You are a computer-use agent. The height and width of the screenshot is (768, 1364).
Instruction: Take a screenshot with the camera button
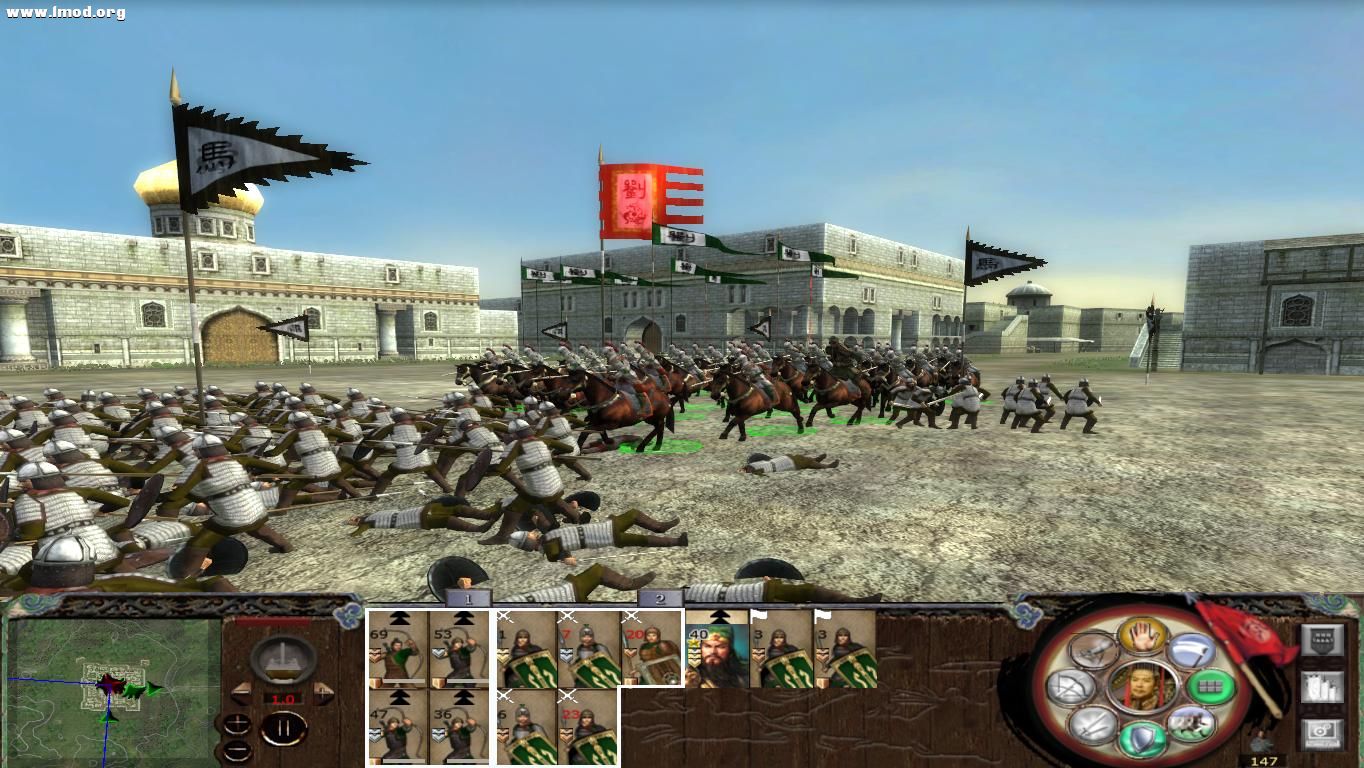pyautogui.click(x=1322, y=731)
